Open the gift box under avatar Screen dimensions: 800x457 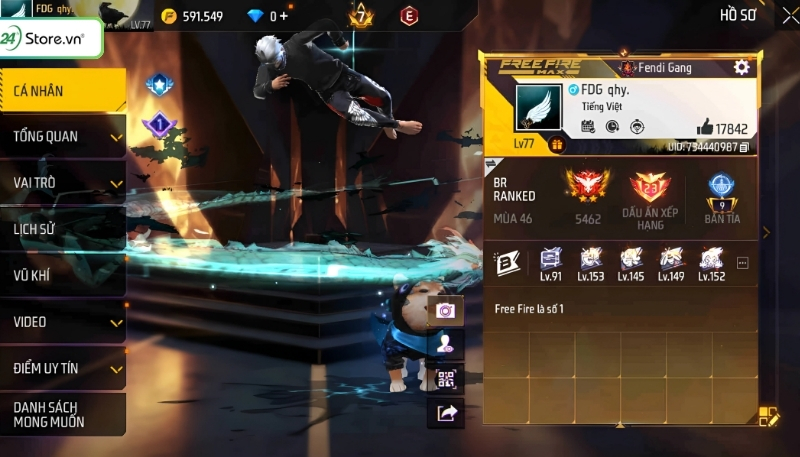click(557, 145)
